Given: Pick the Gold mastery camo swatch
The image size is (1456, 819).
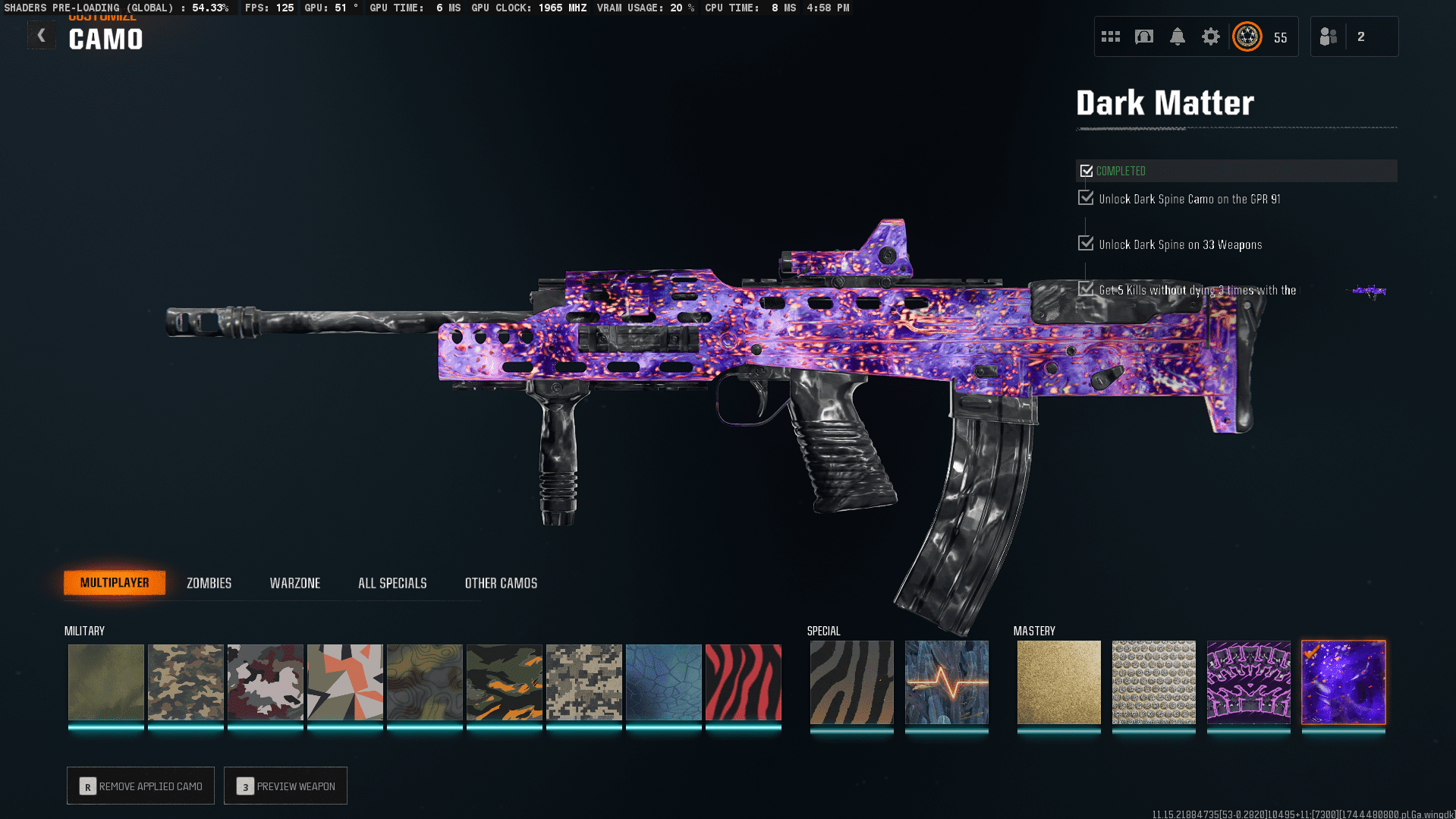Looking at the screenshot, I should [x=1058, y=682].
